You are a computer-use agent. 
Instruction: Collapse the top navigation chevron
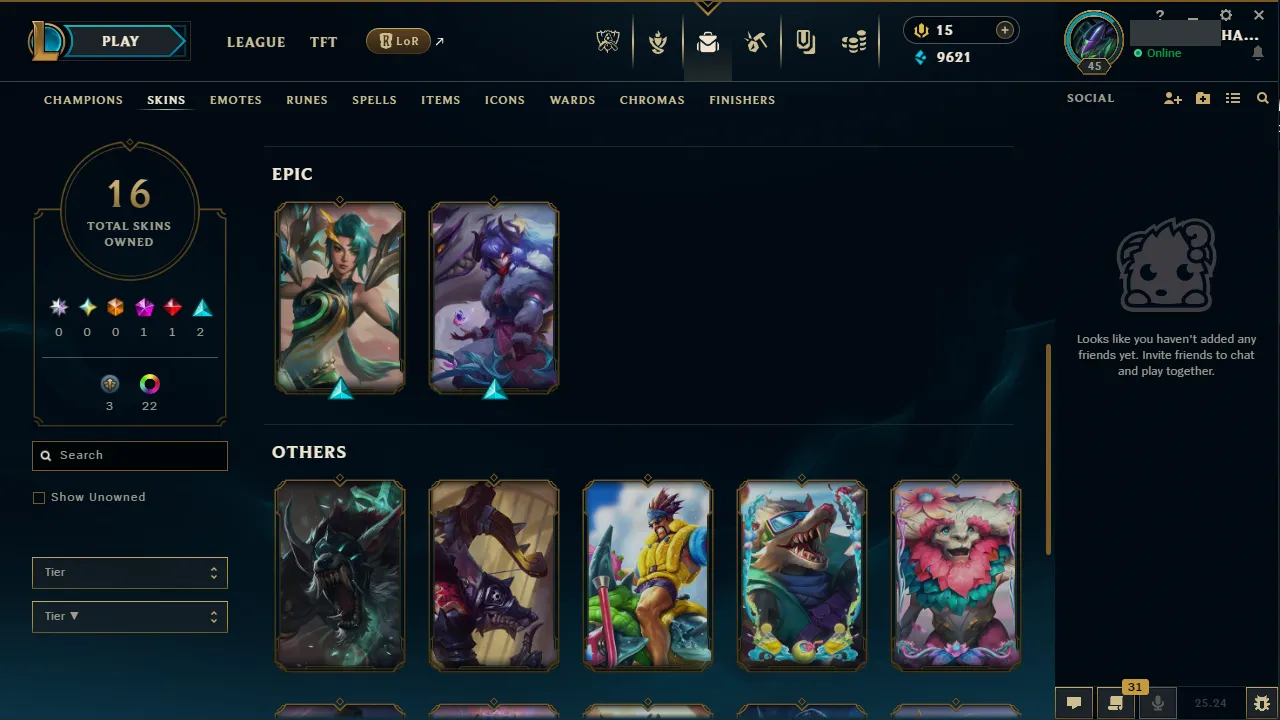coord(708,5)
